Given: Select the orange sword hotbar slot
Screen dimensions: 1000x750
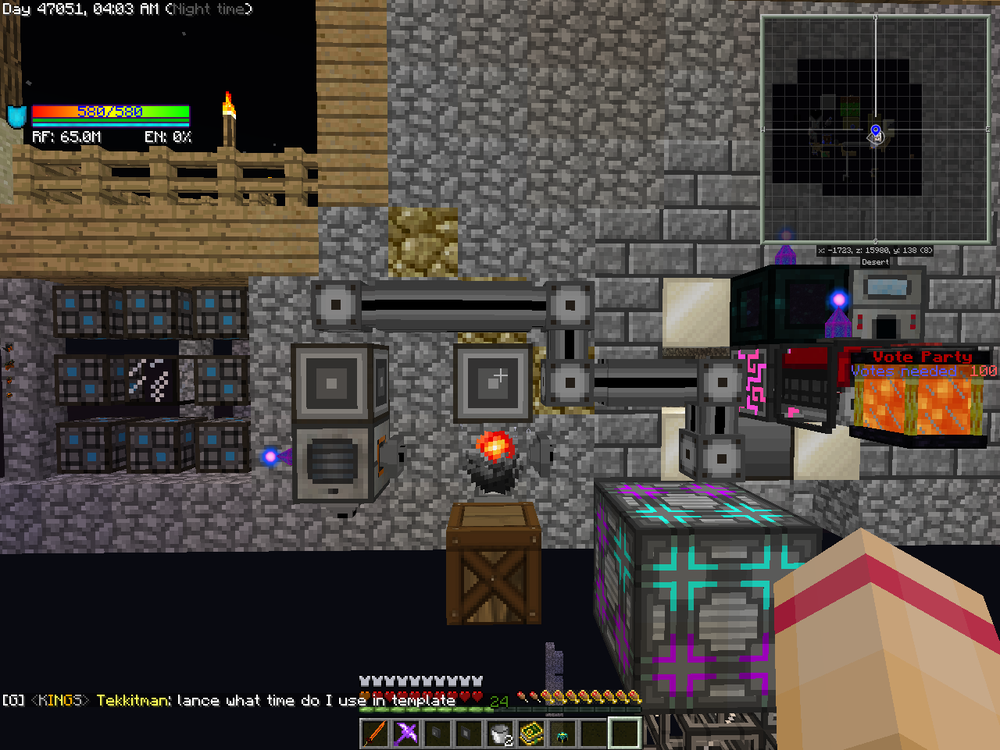Looking at the screenshot, I should [376, 734].
